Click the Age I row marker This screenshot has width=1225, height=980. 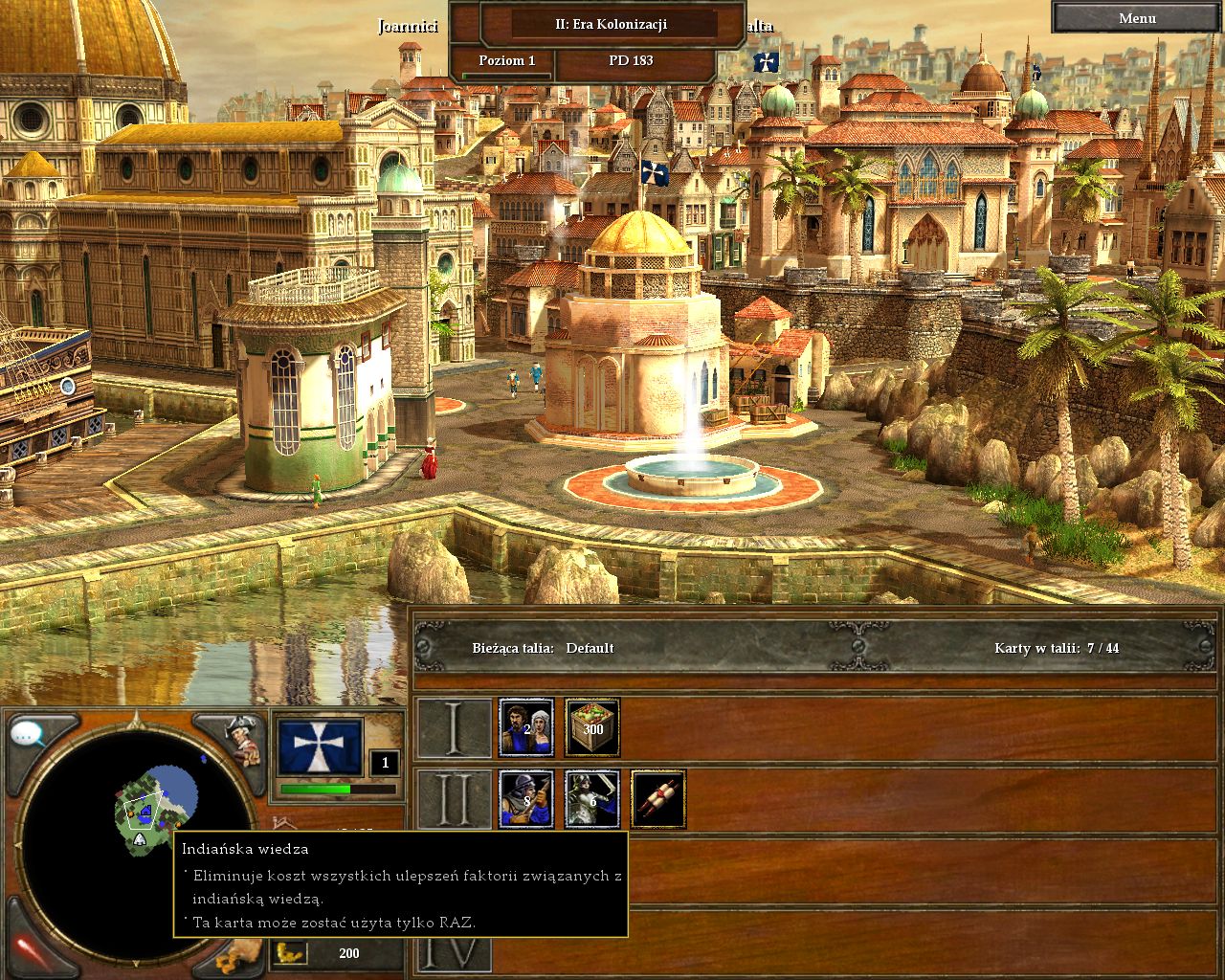pyautogui.click(x=454, y=727)
